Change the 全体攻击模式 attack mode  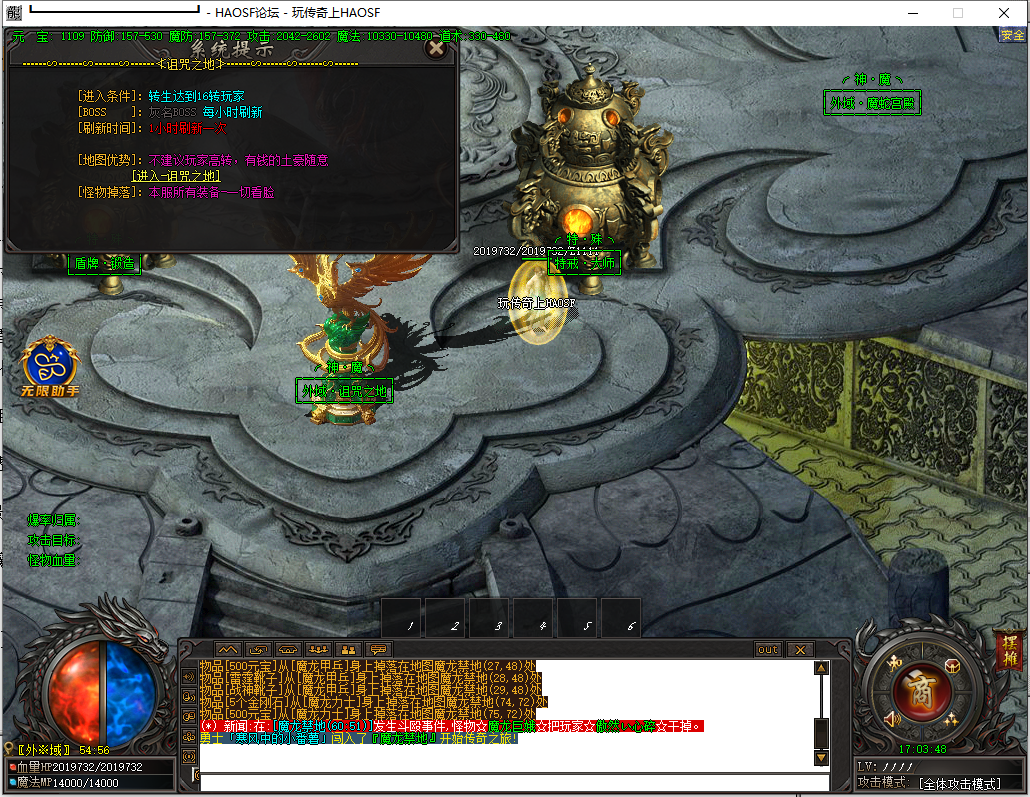tap(959, 783)
